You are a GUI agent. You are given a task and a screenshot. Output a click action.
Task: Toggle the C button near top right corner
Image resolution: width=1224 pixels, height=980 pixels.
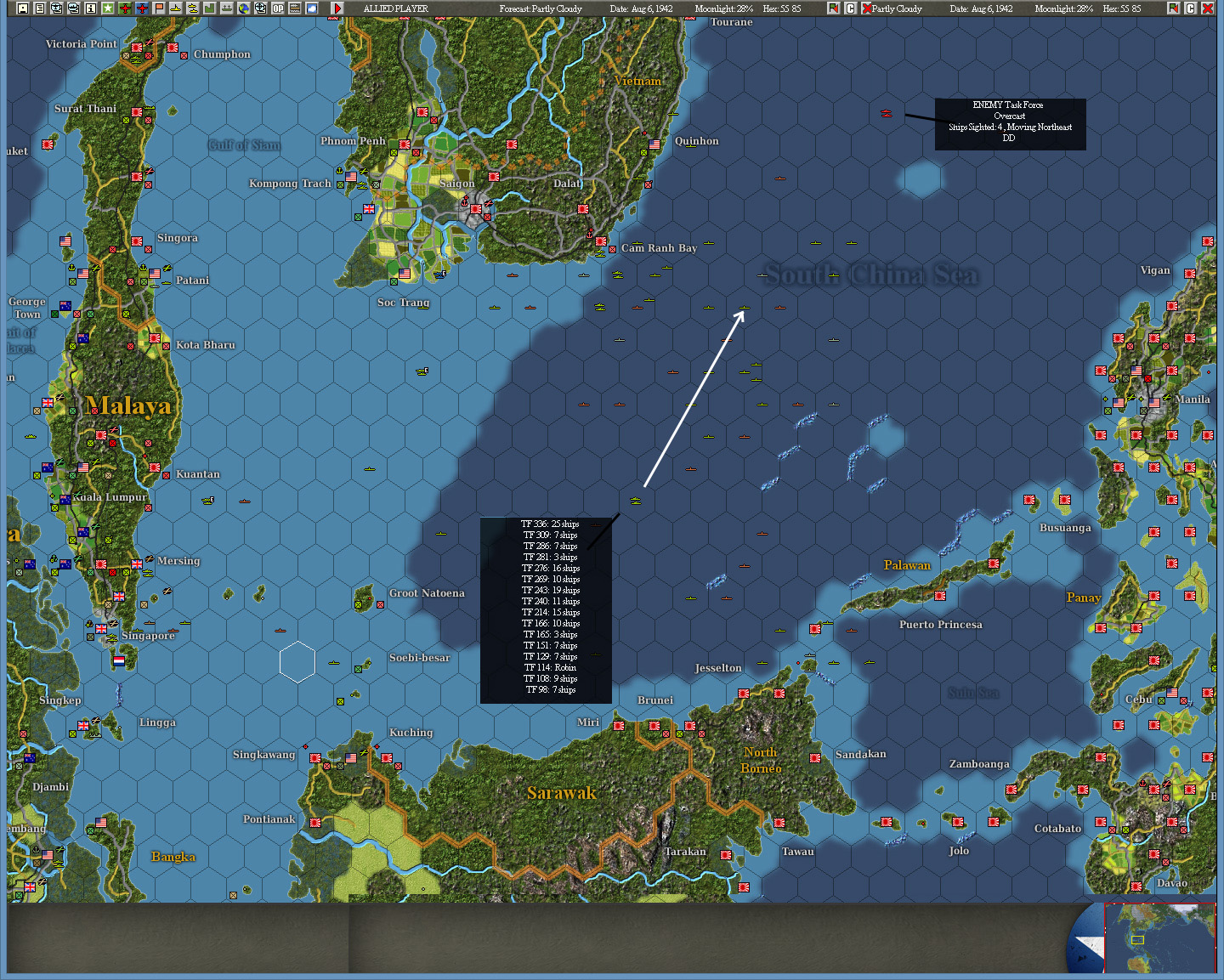(x=1190, y=8)
